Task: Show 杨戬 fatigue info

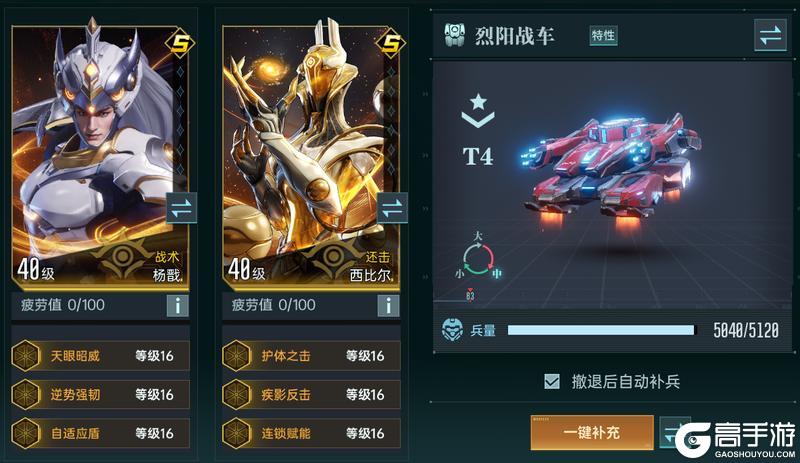Action: [x=177, y=305]
